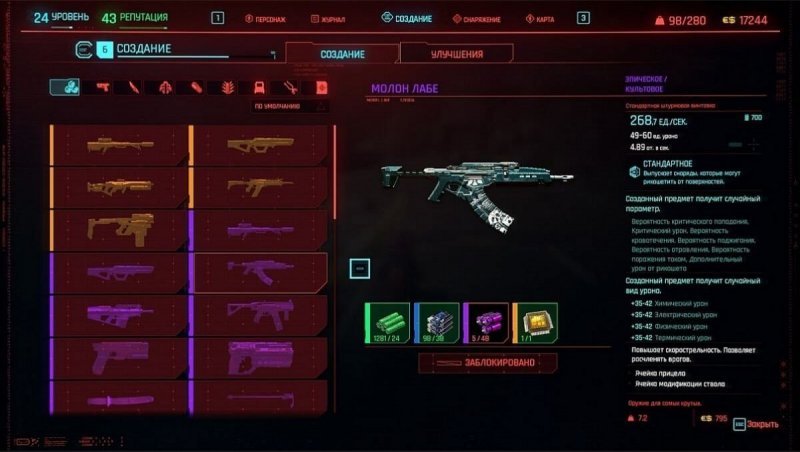Filter recipes by the pistol icon category
This screenshot has width=800, height=452.
coord(102,88)
